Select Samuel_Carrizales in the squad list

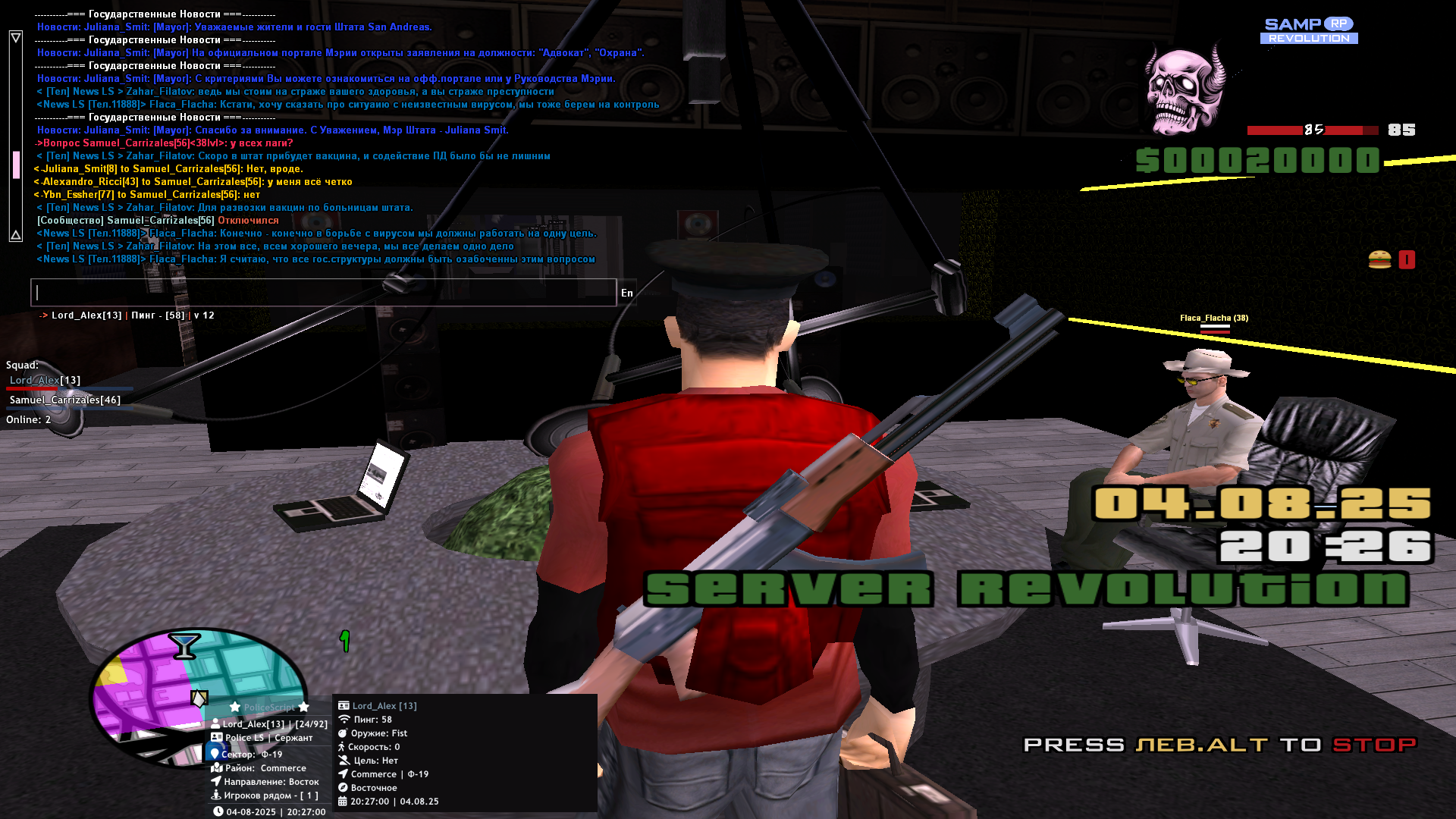tap(64, 400)
